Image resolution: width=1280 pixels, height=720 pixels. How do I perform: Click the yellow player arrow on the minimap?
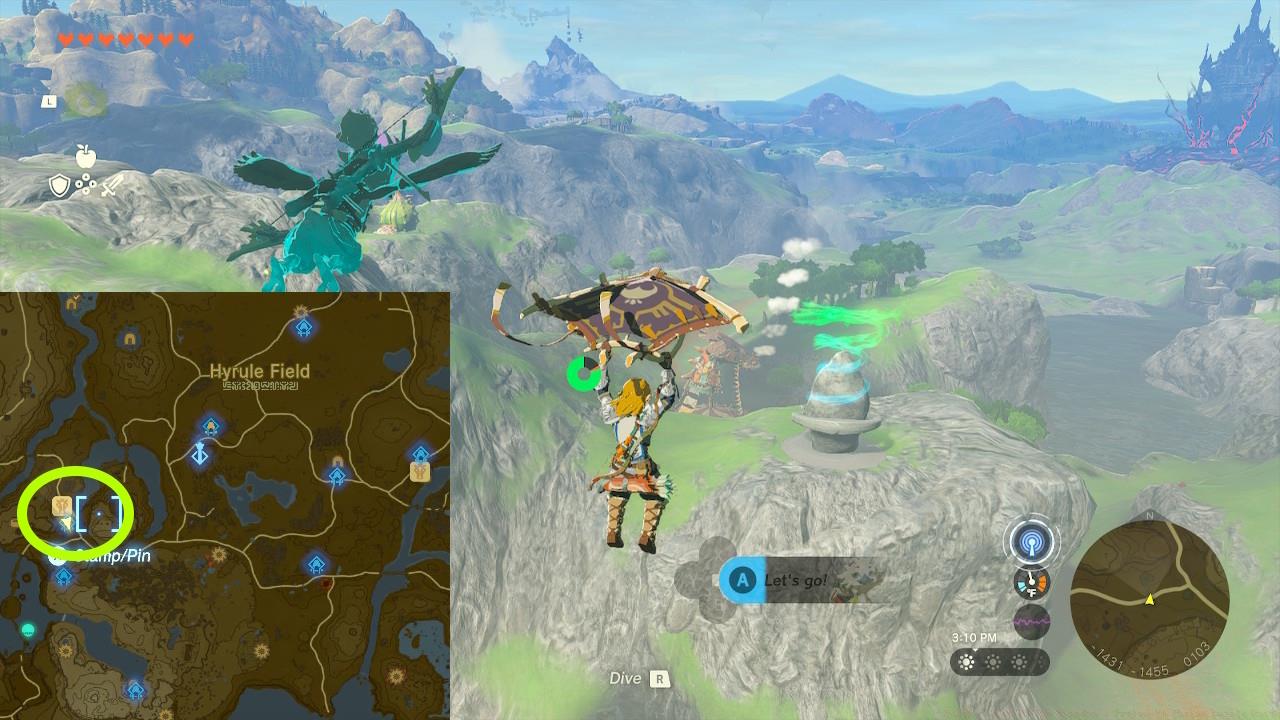click(x=1150, y=600)
